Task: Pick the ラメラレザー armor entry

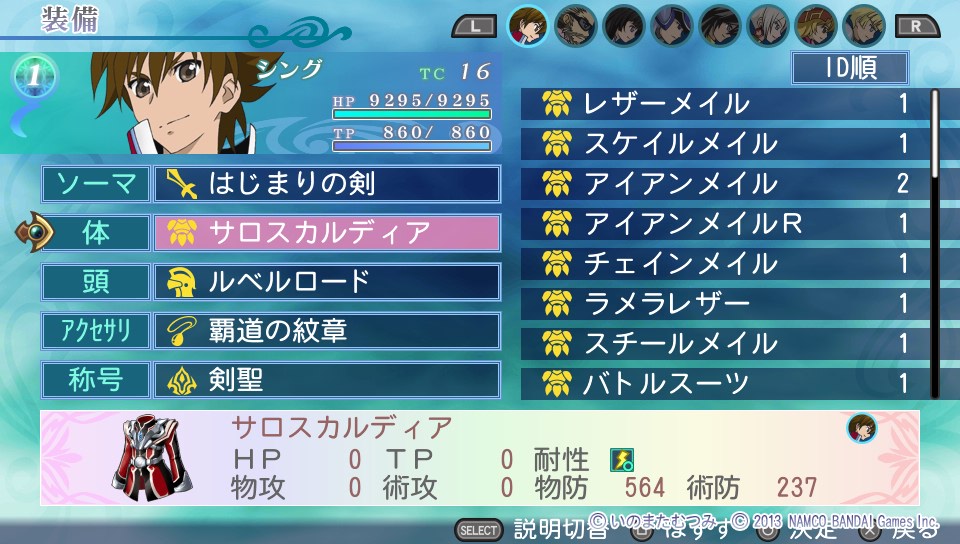Action: point(722,303)
